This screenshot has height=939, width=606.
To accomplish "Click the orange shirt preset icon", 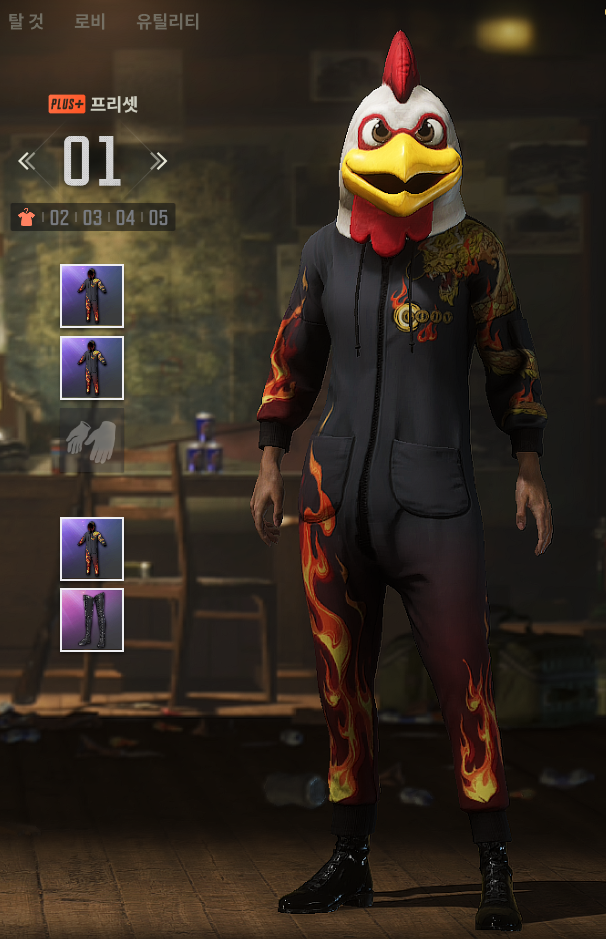I will click(27, 217).
